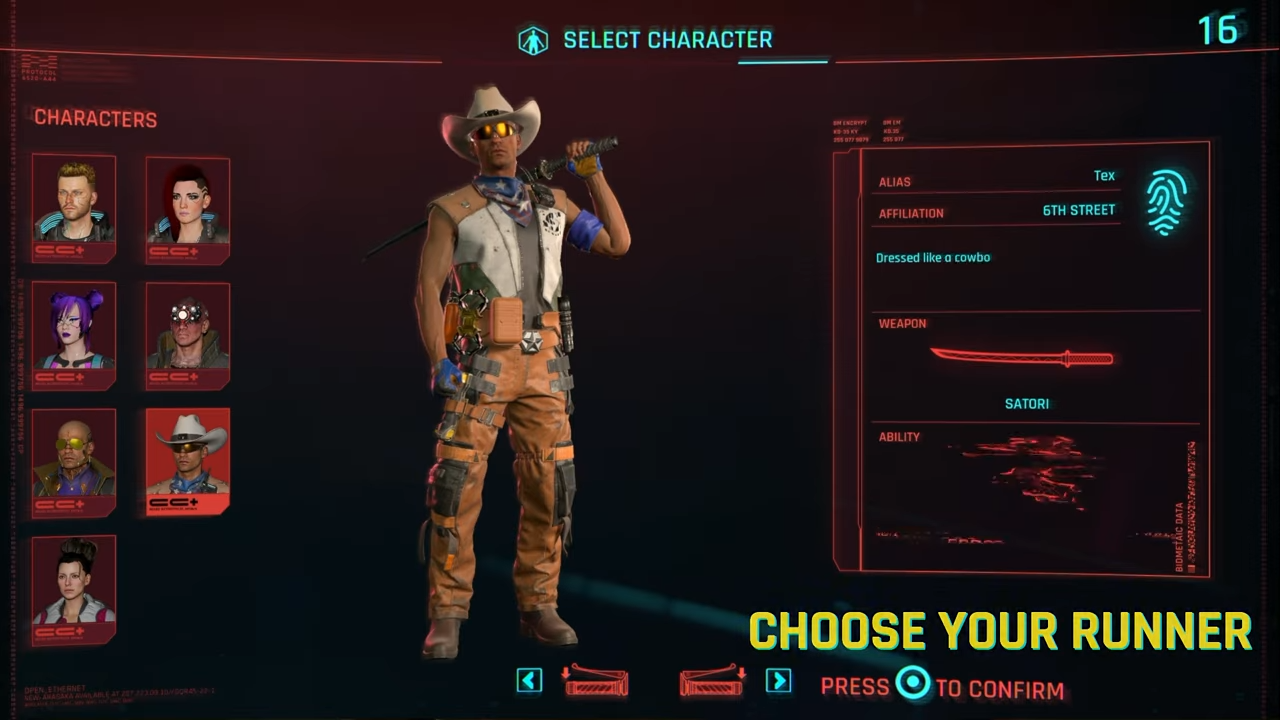Click the SELECT CHARACTER header title
1280x720 pixels.
[x=668, y=40]
